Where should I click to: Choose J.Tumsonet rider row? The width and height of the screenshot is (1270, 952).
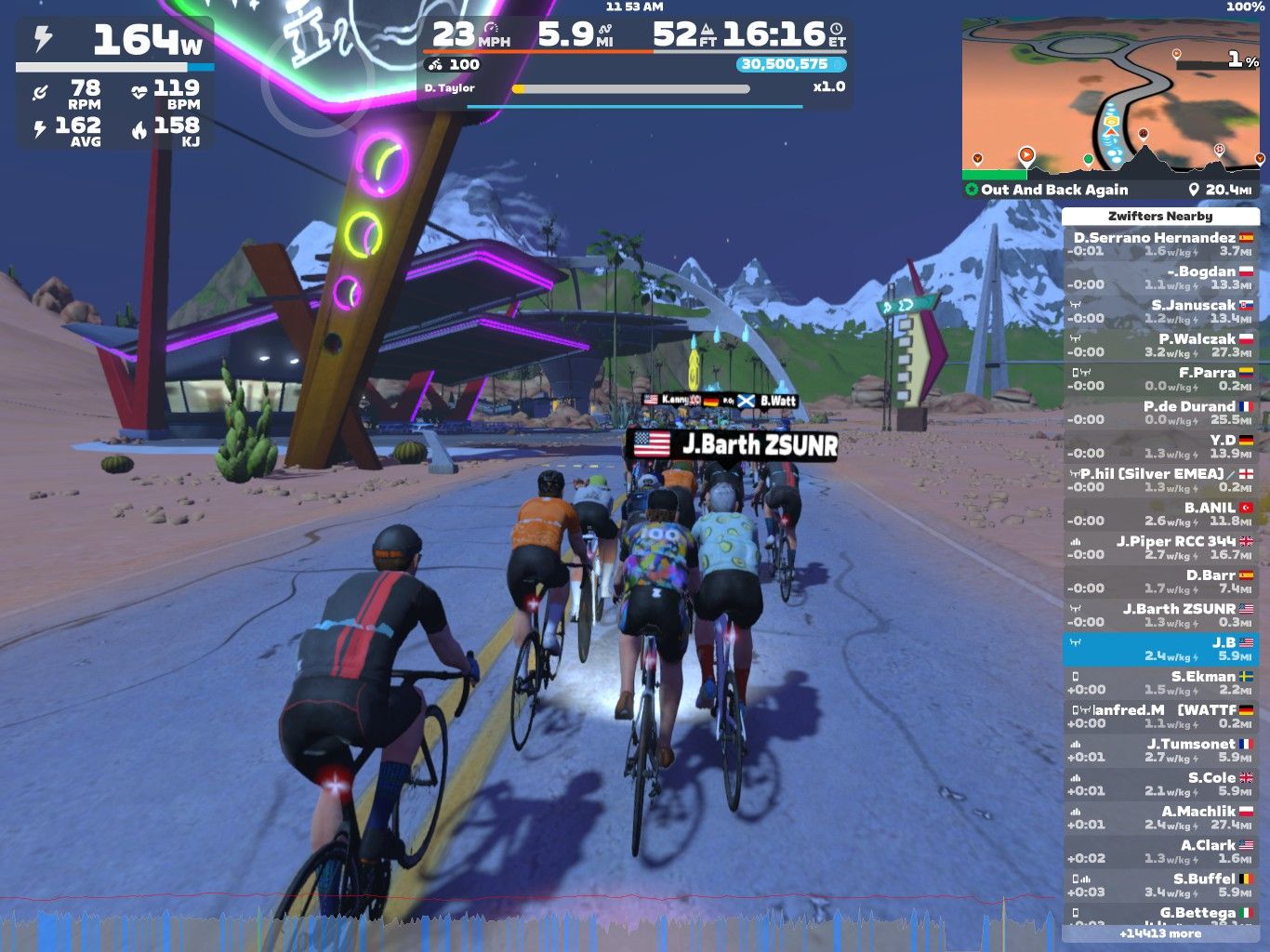[1160, 749]
